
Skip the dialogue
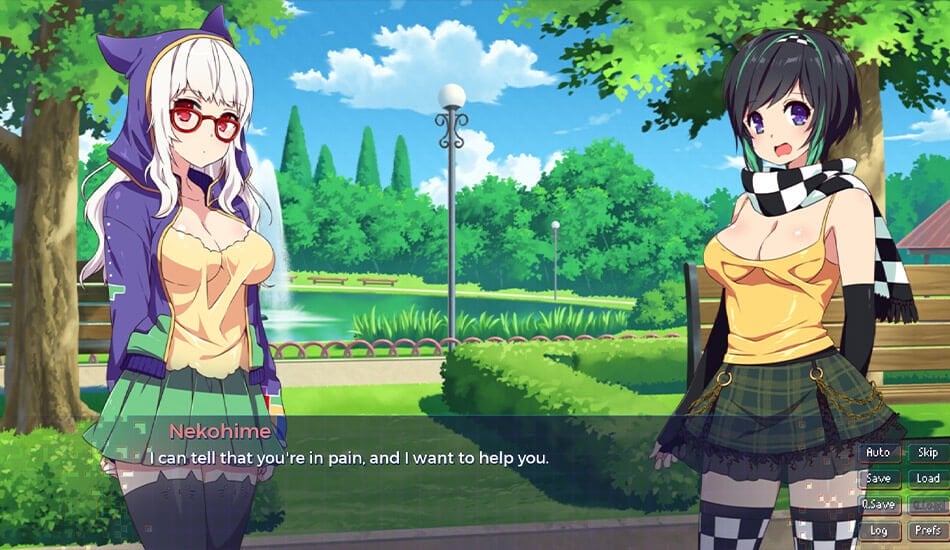pos(928,453)
